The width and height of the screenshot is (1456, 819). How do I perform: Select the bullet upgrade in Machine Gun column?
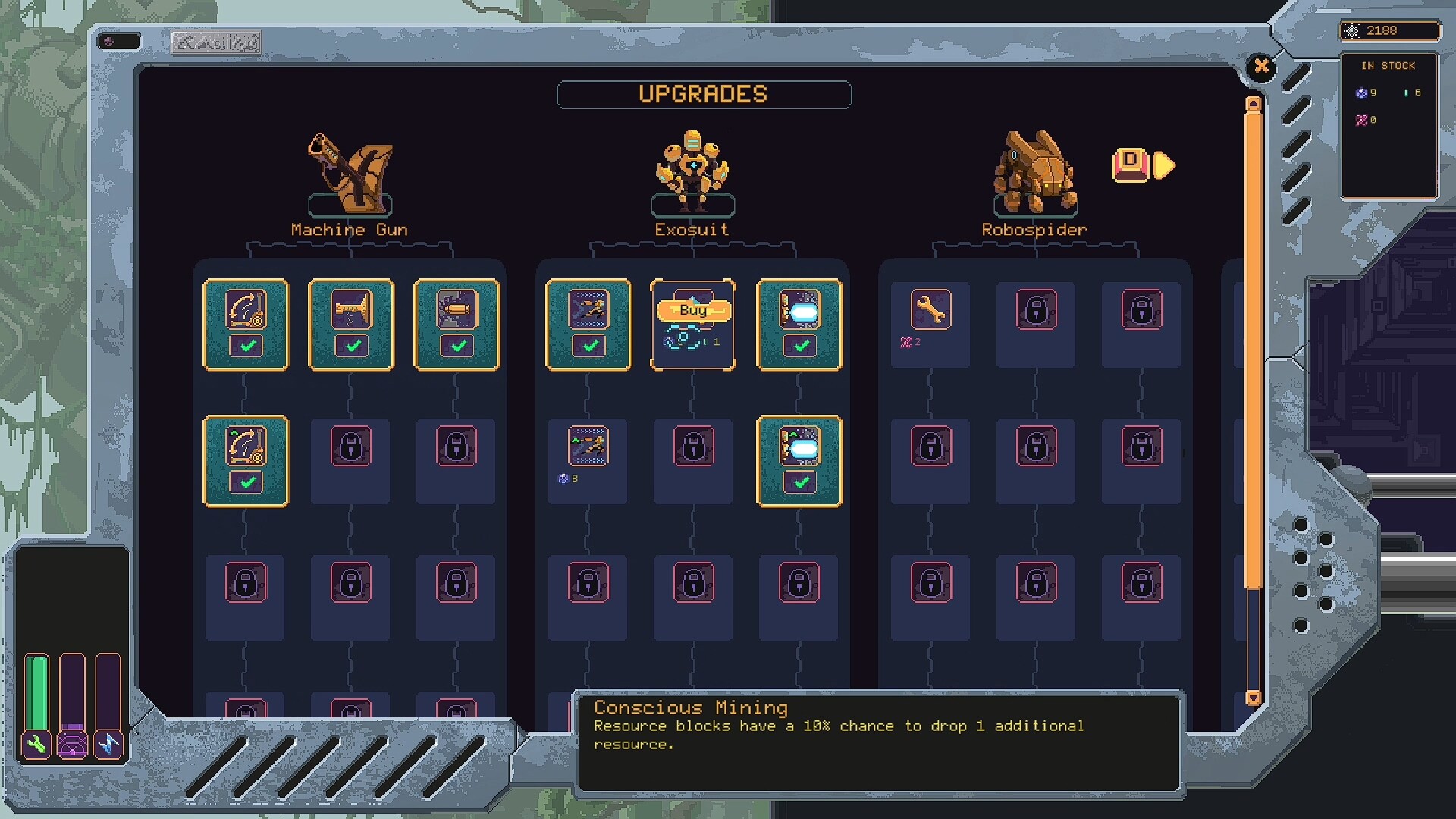point(456,312)
